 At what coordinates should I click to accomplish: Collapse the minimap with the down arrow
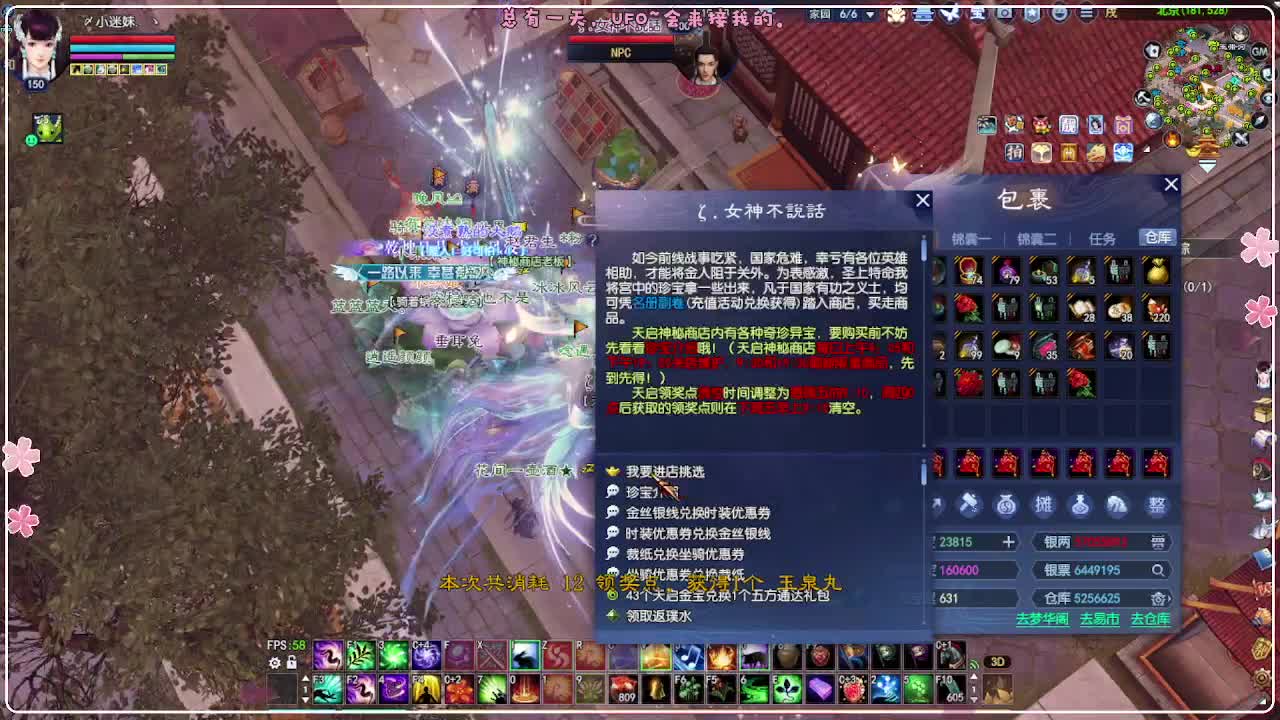coord(1206,164)
